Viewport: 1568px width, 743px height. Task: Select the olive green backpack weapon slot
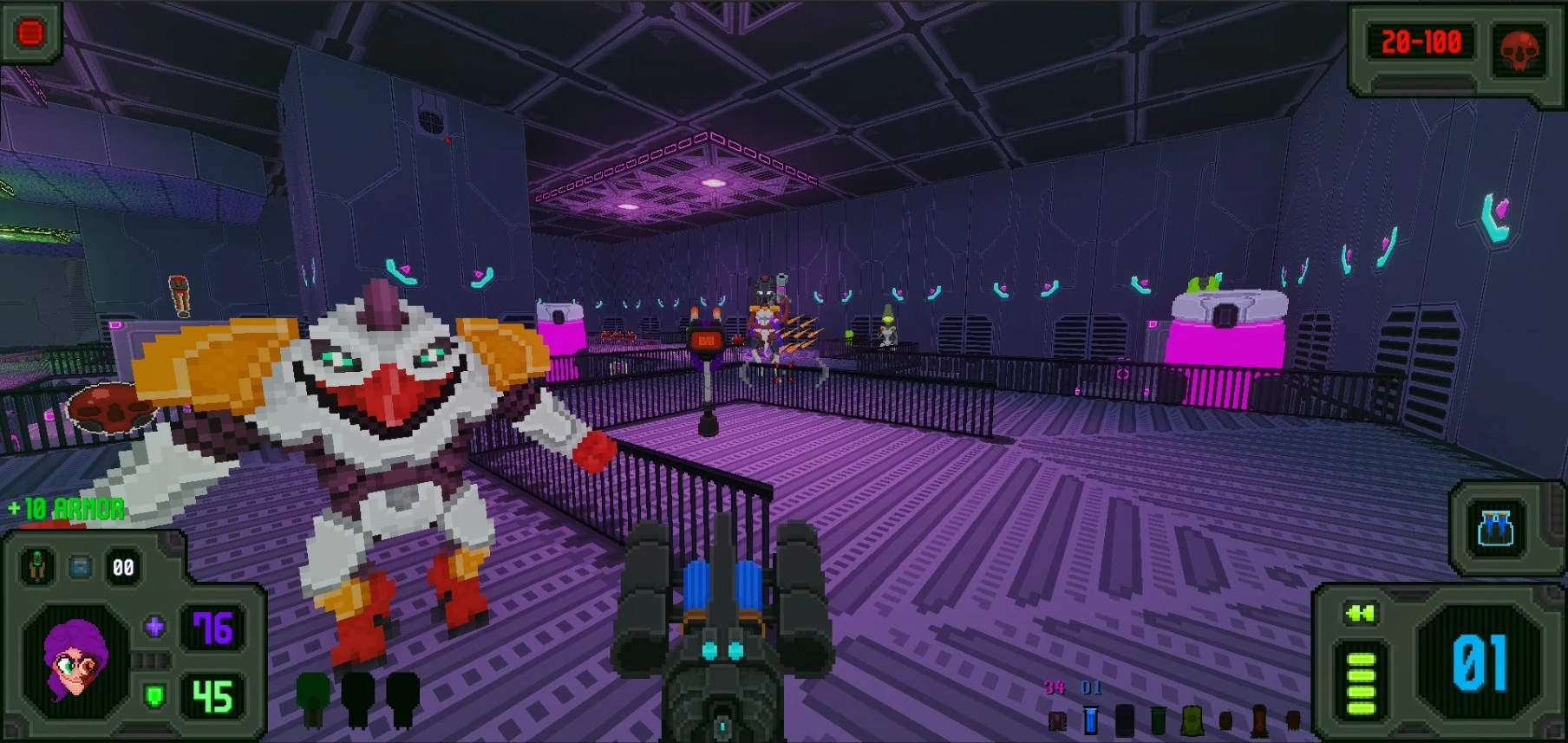pos(1192,719)
